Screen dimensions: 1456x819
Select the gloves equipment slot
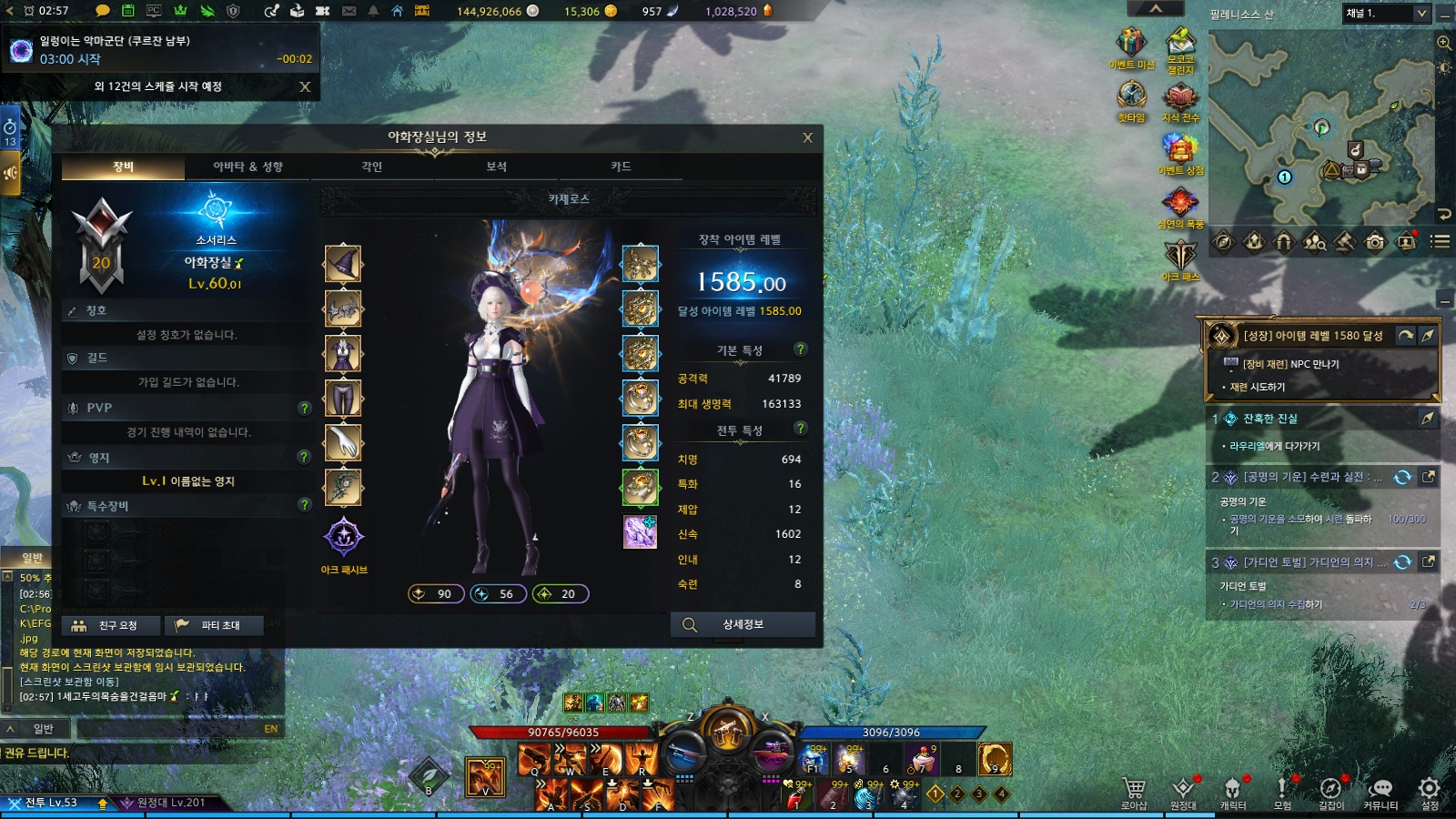pos(343,442)
